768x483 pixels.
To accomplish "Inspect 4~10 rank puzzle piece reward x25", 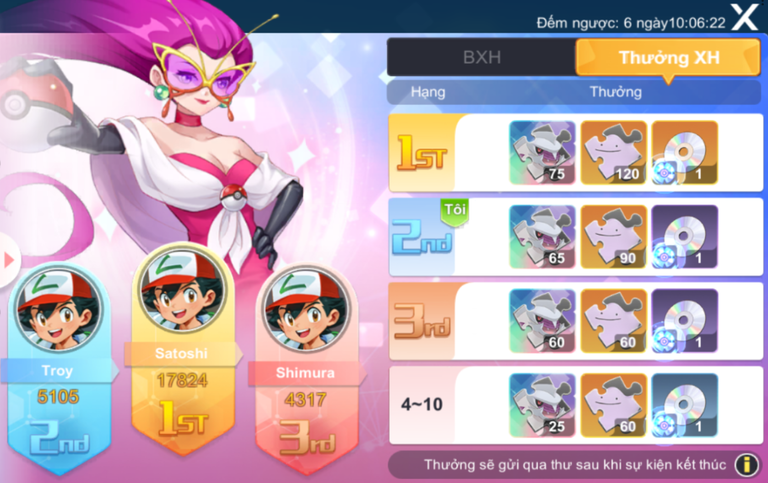I will point(542,405).
